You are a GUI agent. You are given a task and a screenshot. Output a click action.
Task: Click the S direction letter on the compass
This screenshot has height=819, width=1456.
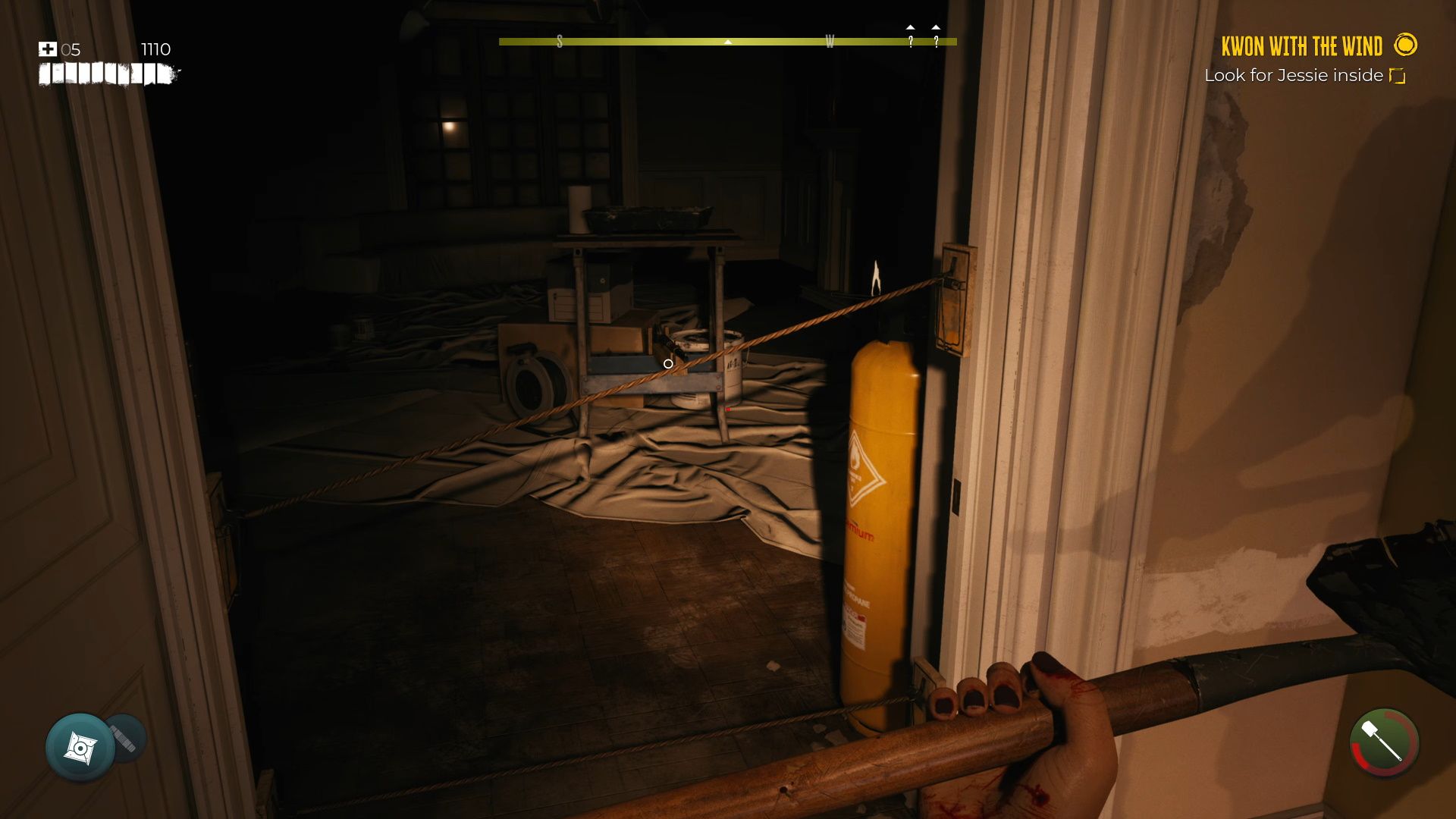[561, 42]
